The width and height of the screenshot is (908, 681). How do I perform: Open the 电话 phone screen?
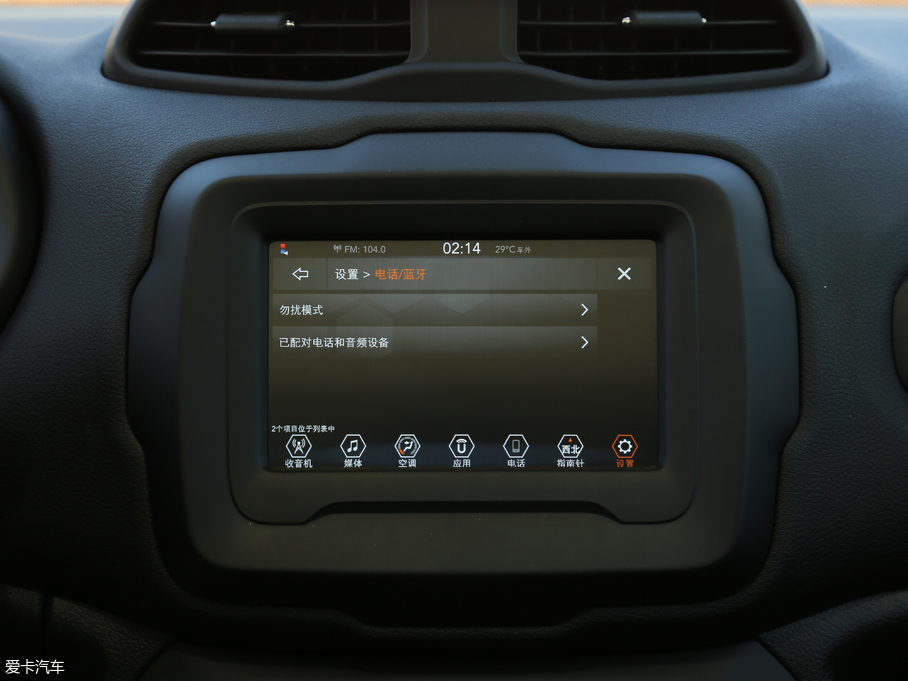[515, 449]
